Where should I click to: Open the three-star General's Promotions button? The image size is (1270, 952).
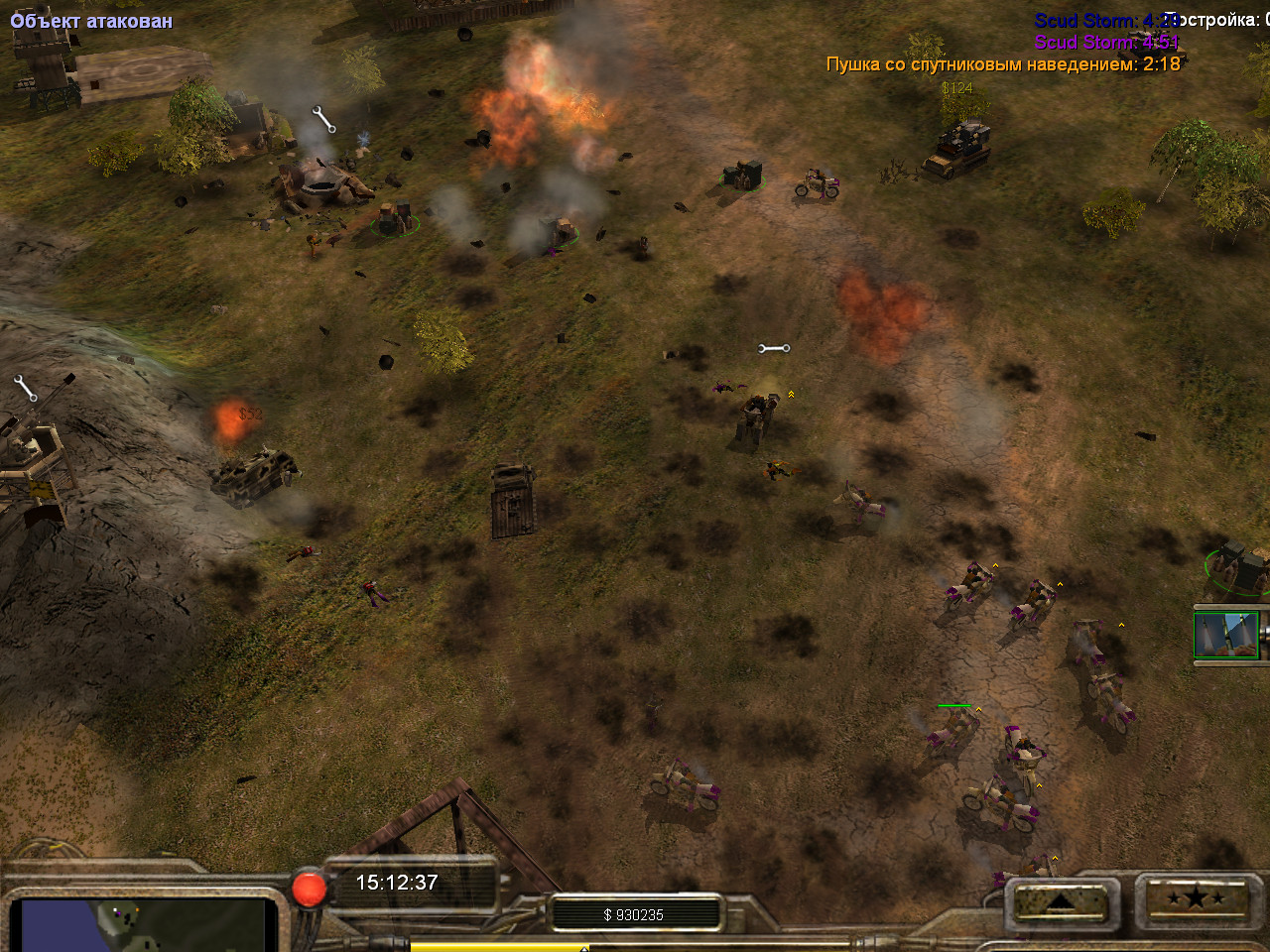coord(1196,899)
